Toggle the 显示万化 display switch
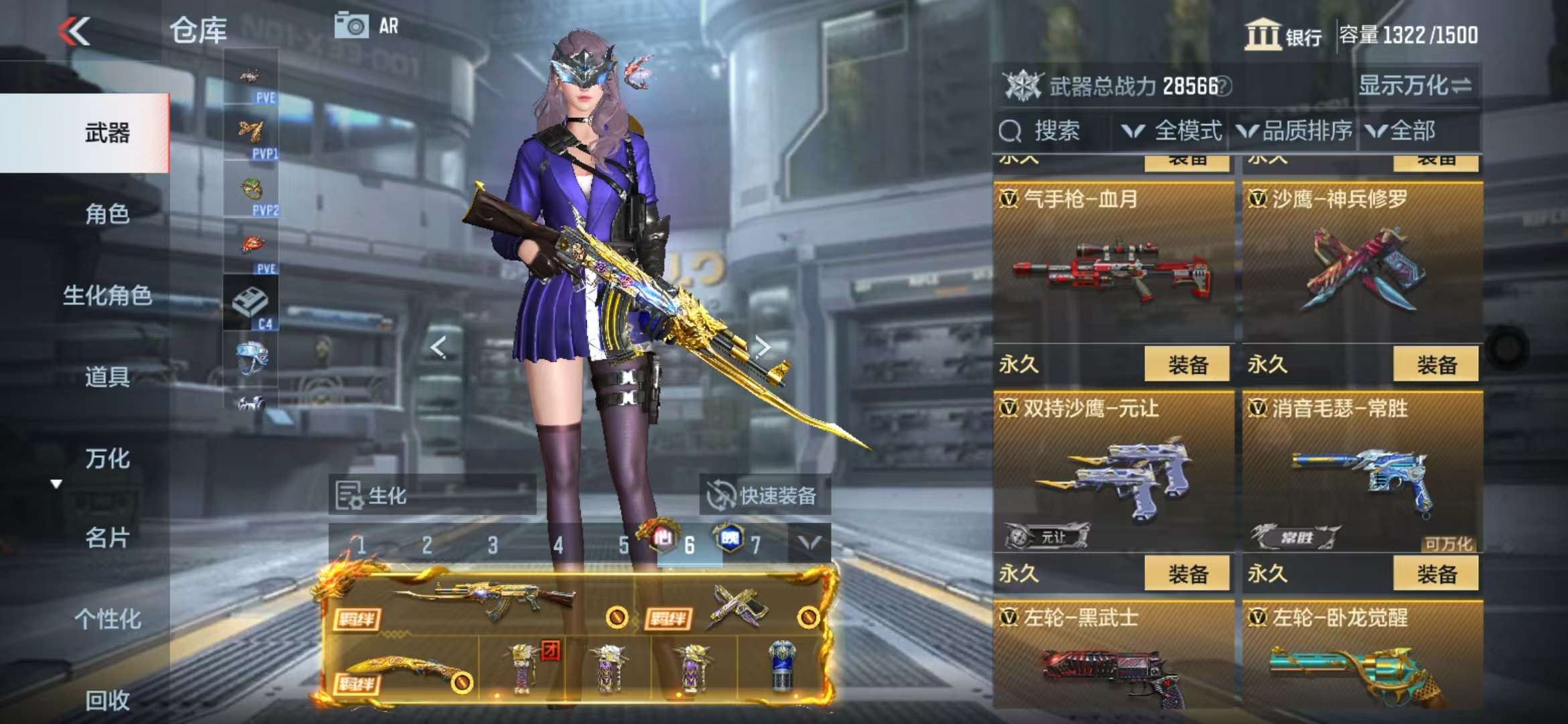Screen dimensions: 1568x724 click(x=1415, y=86)
